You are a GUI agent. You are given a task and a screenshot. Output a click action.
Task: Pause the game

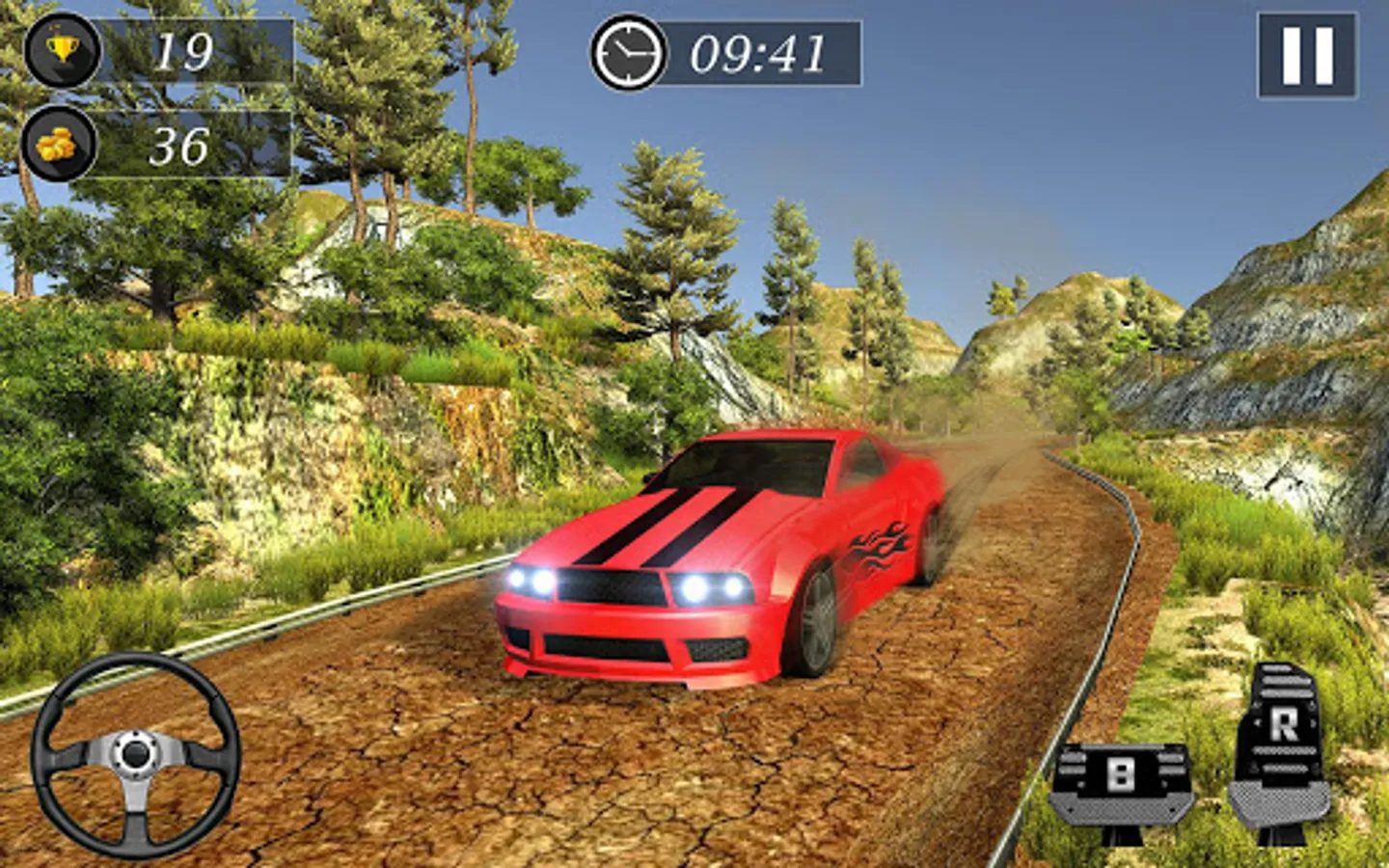point(1307,55)
